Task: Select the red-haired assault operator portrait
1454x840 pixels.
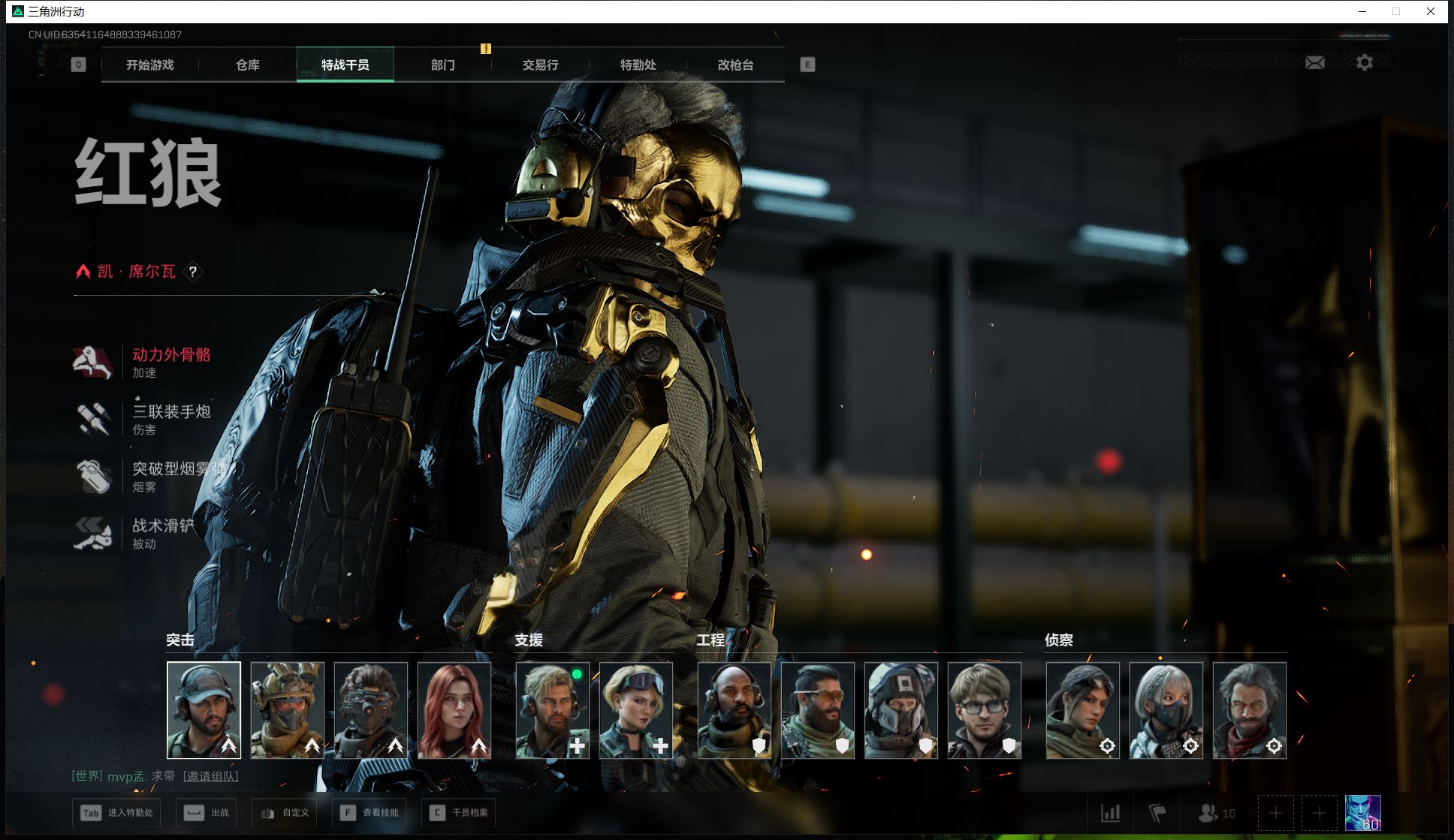Action: (454, 710)
